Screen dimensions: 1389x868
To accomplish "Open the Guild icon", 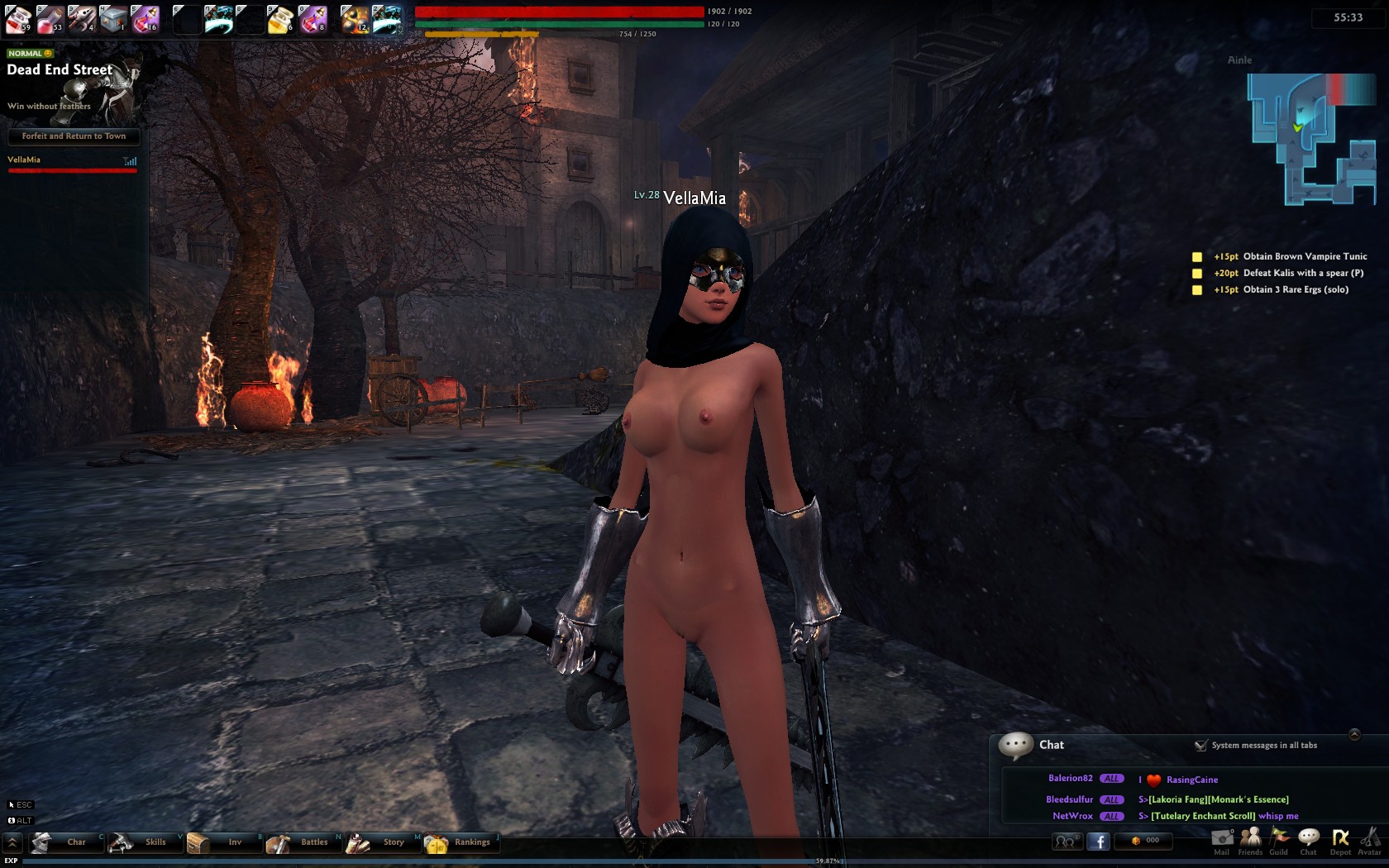I will pos(1279,840).
